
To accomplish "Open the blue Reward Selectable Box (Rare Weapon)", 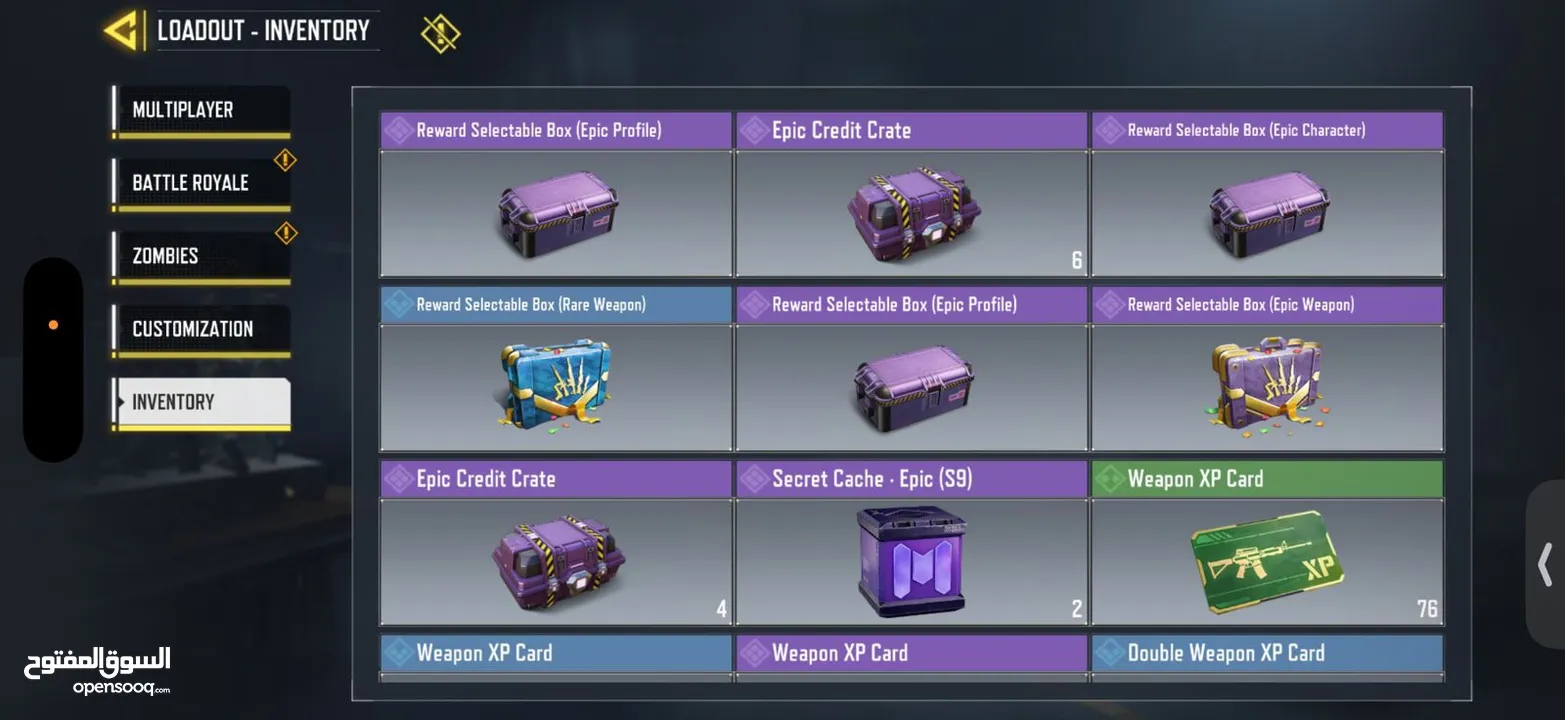I will (555, 387).
